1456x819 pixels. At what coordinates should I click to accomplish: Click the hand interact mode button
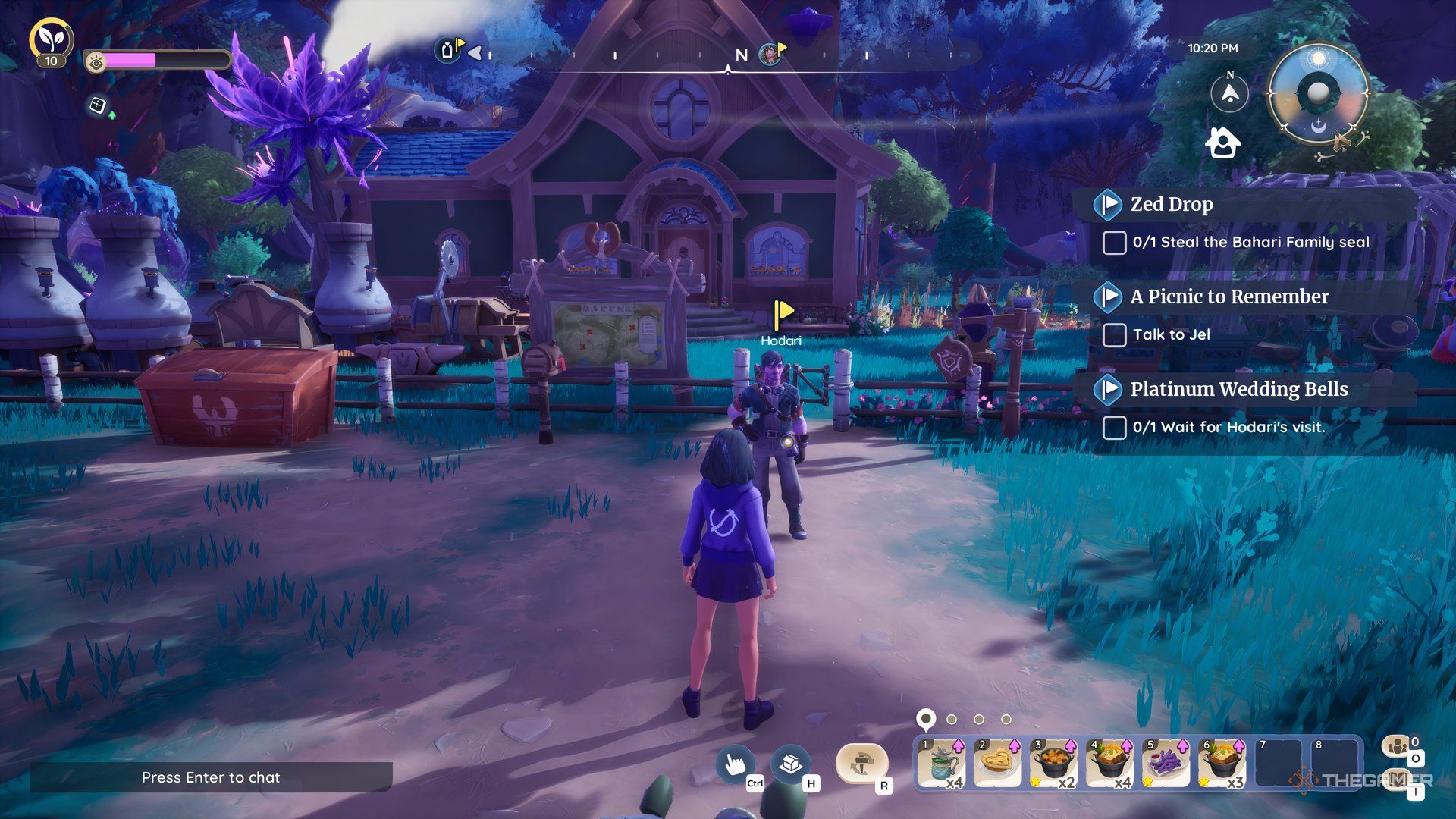(x=734, y=764)
